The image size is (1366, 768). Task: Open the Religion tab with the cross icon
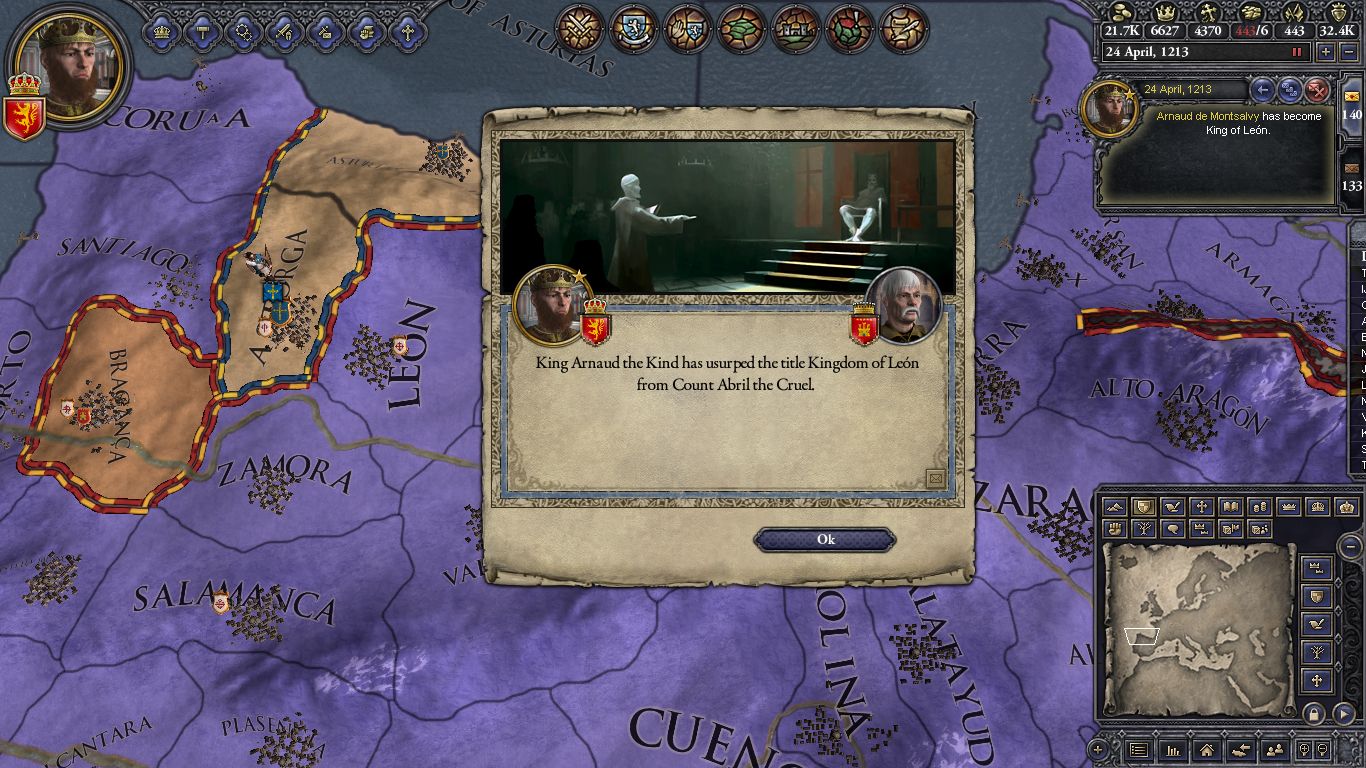(407, 31)
